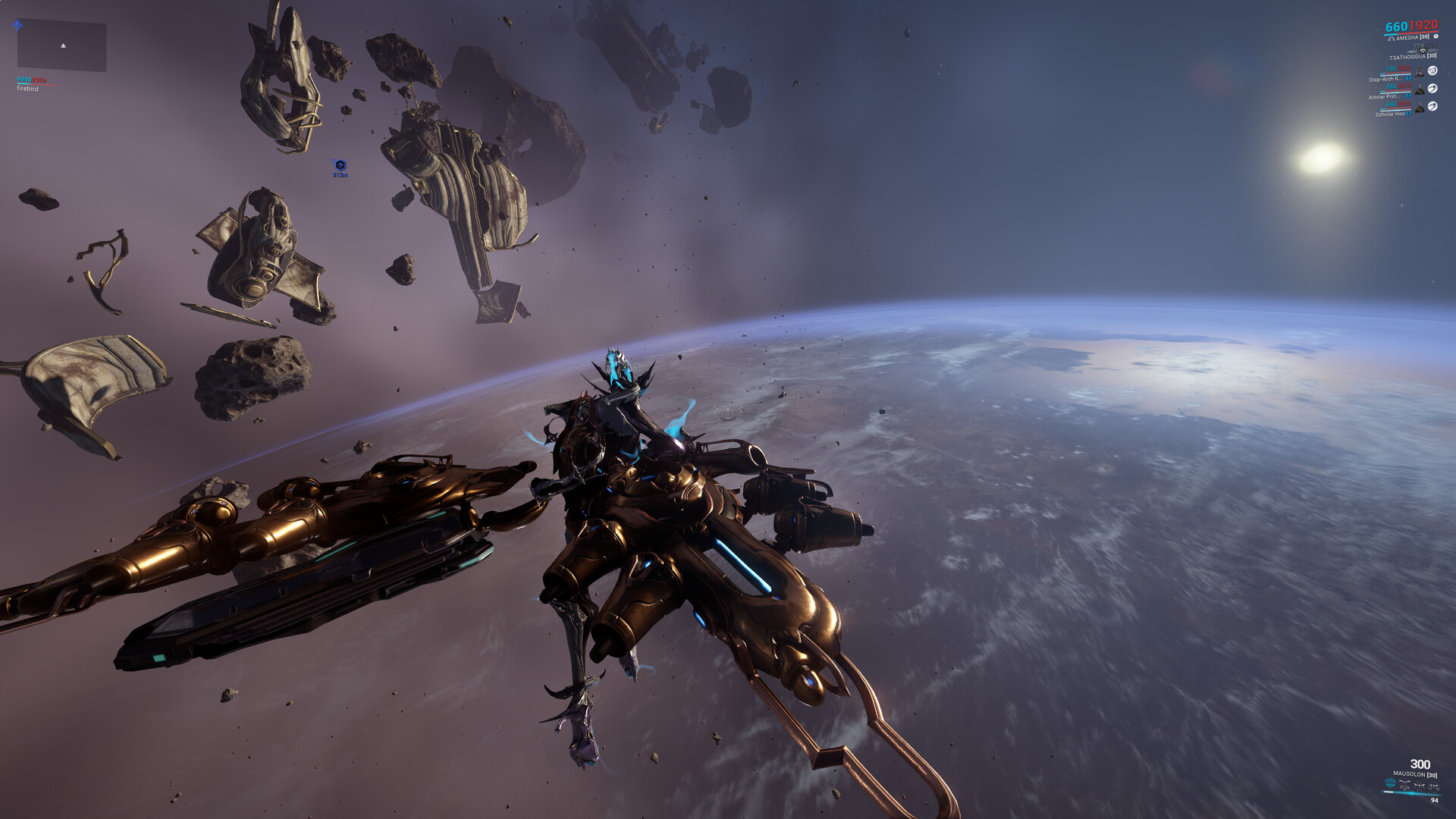Select the Scholar Hoc crew portrait
The image size is (1456, 819).
click(x=1420, y=108)
